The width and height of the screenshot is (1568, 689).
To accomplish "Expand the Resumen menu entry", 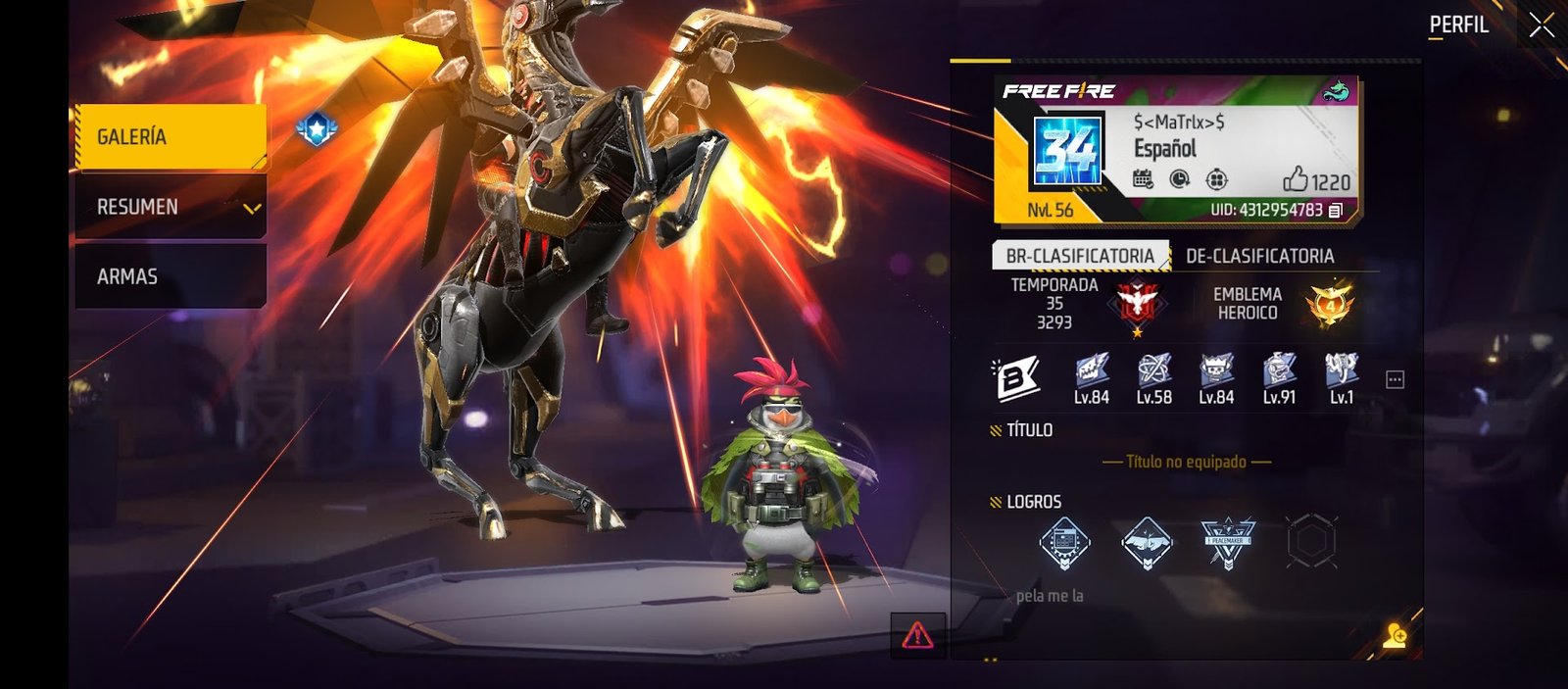I will point(171,207).
